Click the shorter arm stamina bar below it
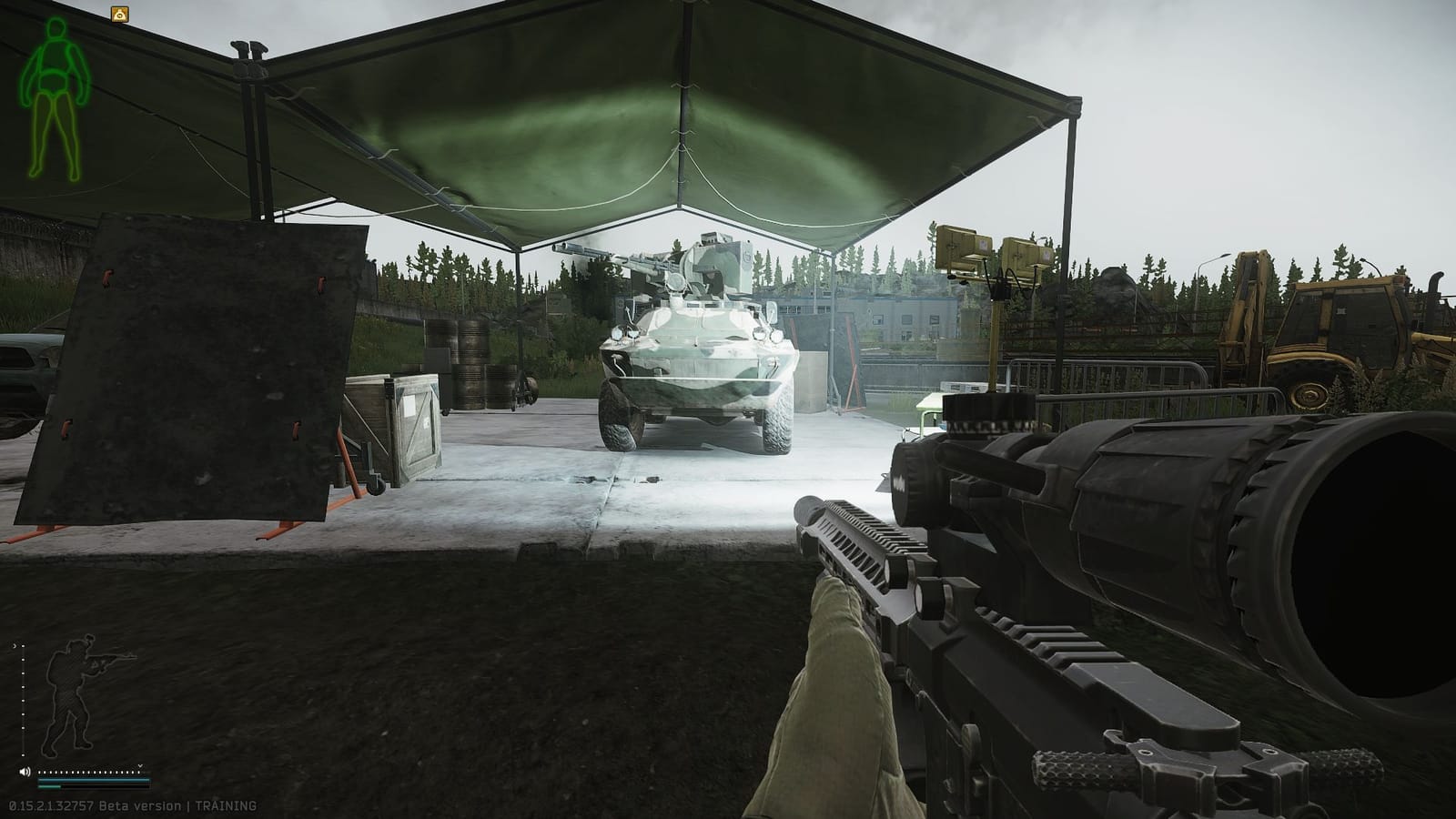Viewport: 1456px width, 819px height. 49,786
